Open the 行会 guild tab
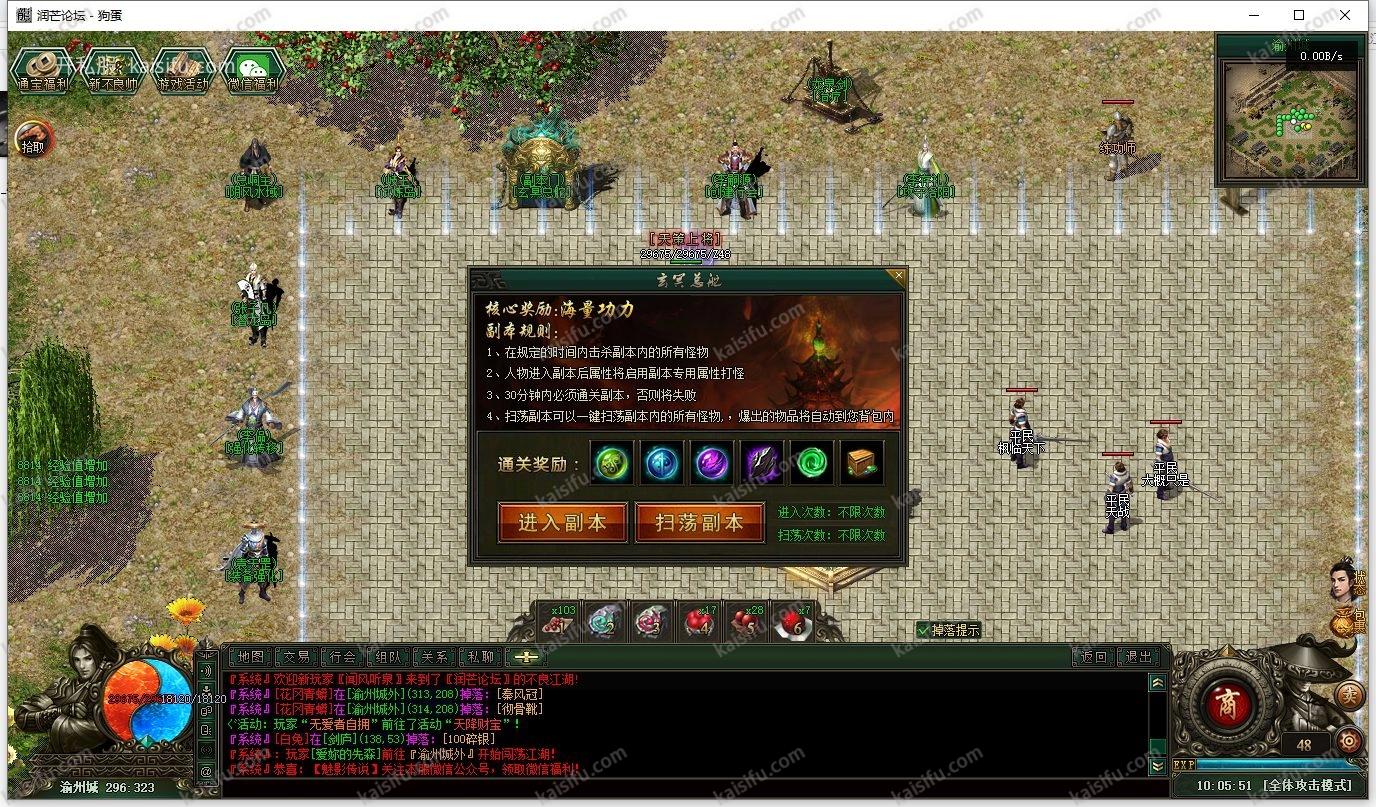The height and width of the screenshot is (807, 1376). (x=343, y=657)
